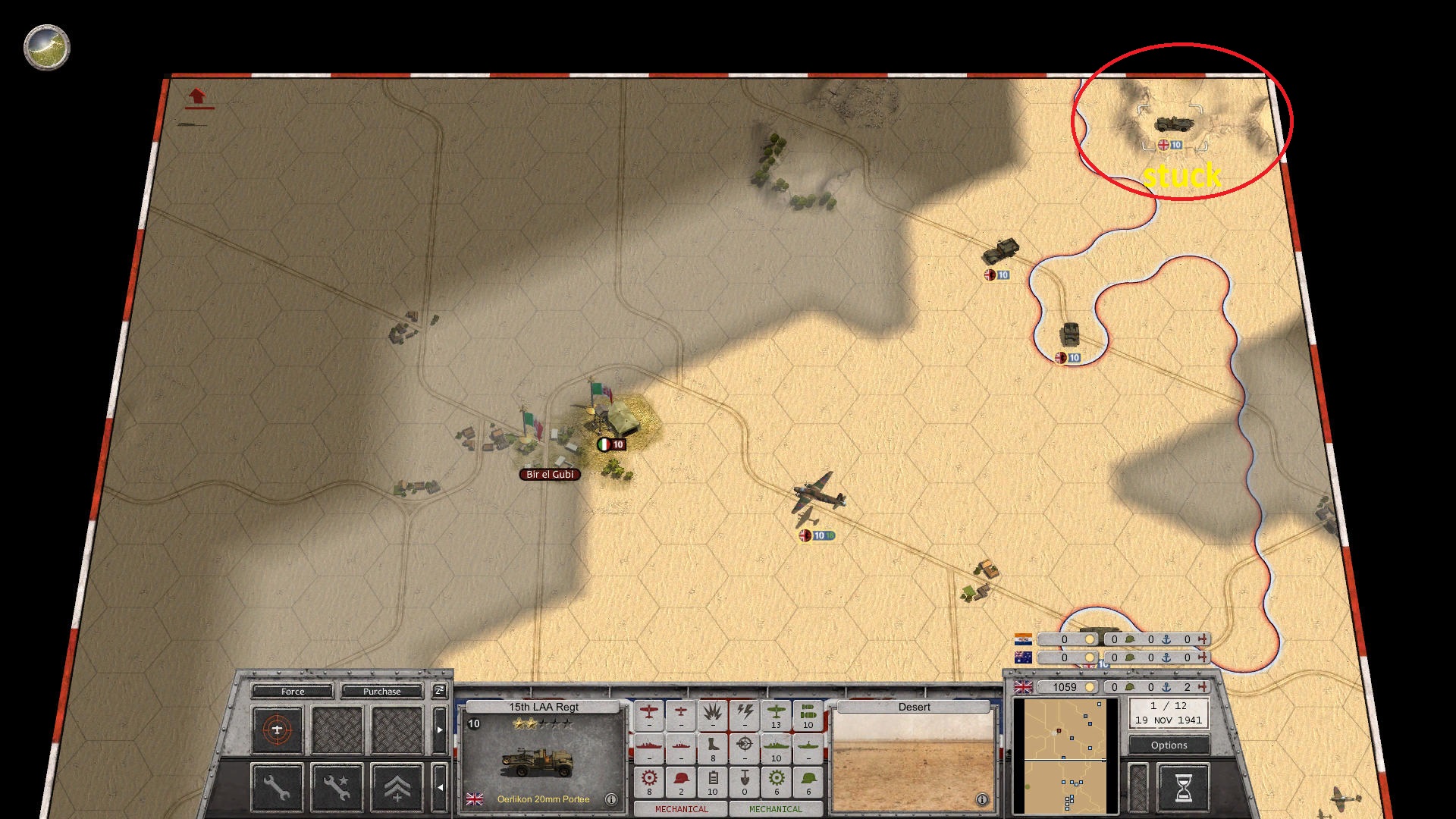This screenshot has width=1456, height=819.
Task: Switch to the Force tab
Action: click(293, 692)
